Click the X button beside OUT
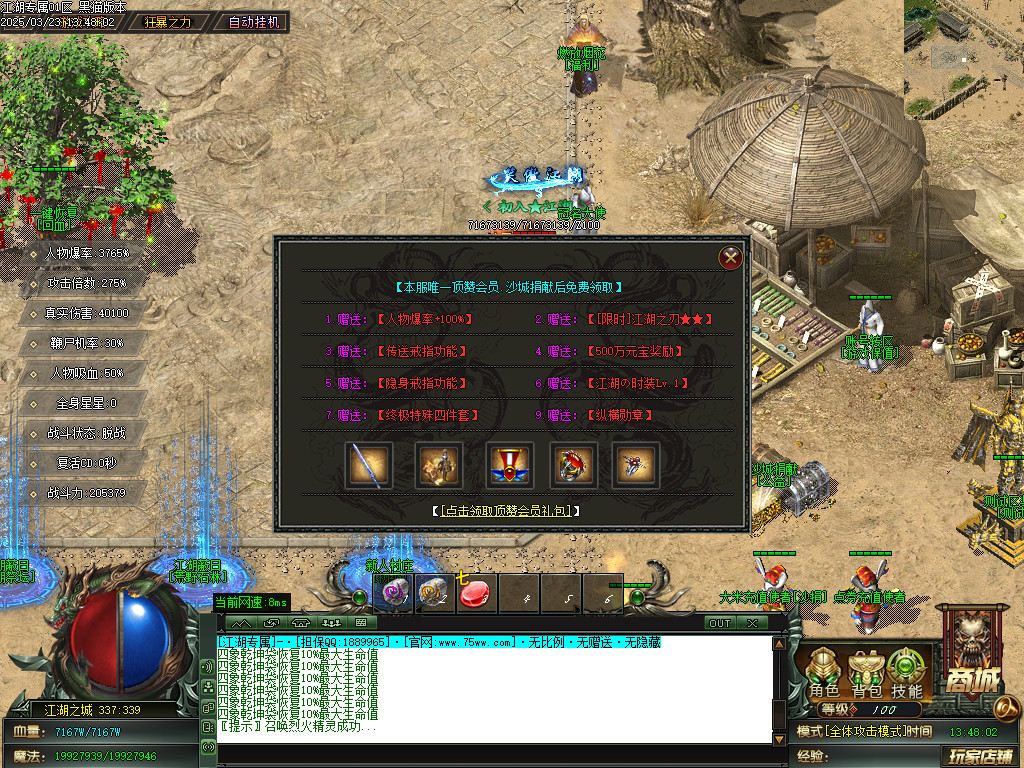The width and height of the screenshot is (1024, 768). pyautogui.click(x=752, y=623)
